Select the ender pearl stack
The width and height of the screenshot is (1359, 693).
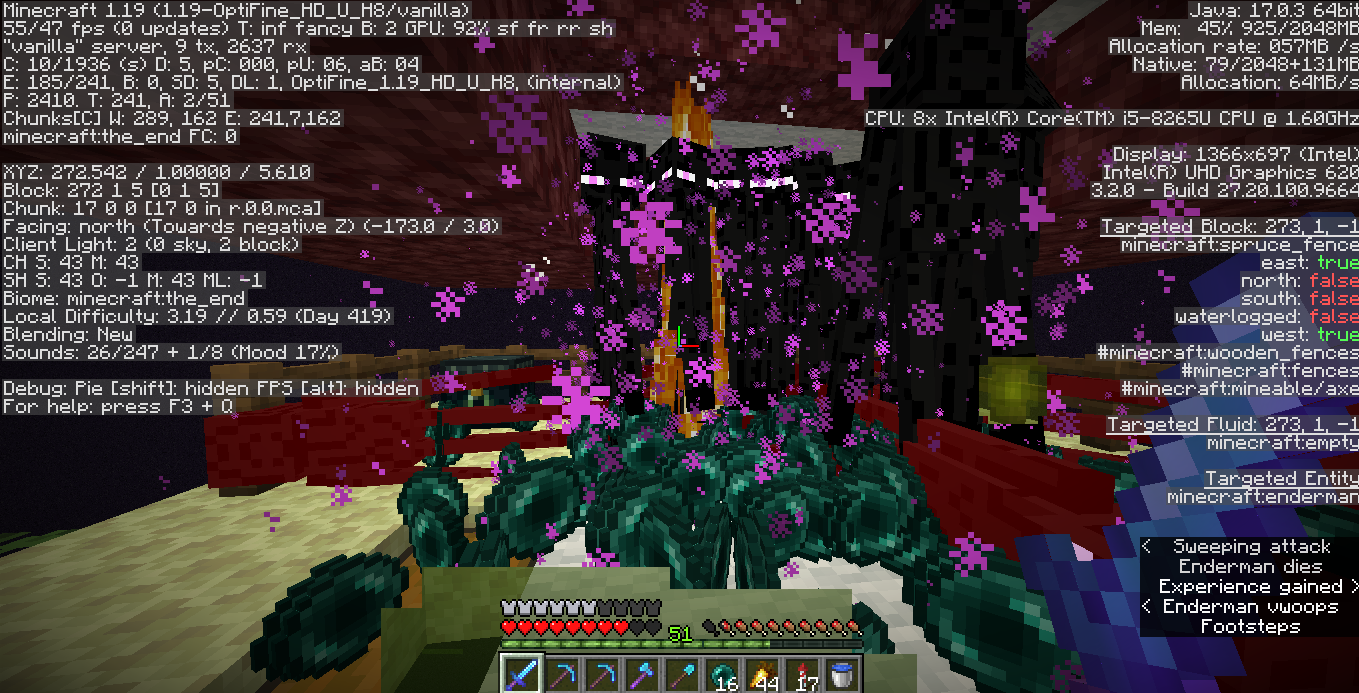click(x=721, y=673)
